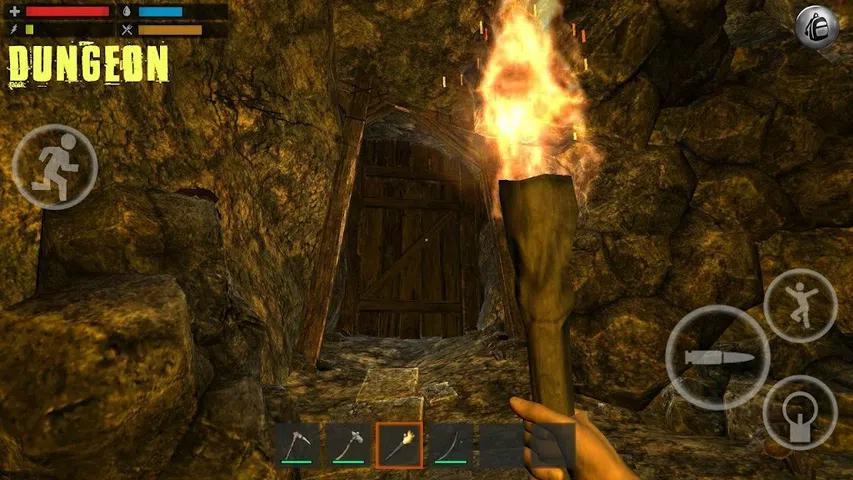Image resolution: width=853 pixels, height=480 pixels.
Task: Tap the bullet attack button
Action: 717,357
